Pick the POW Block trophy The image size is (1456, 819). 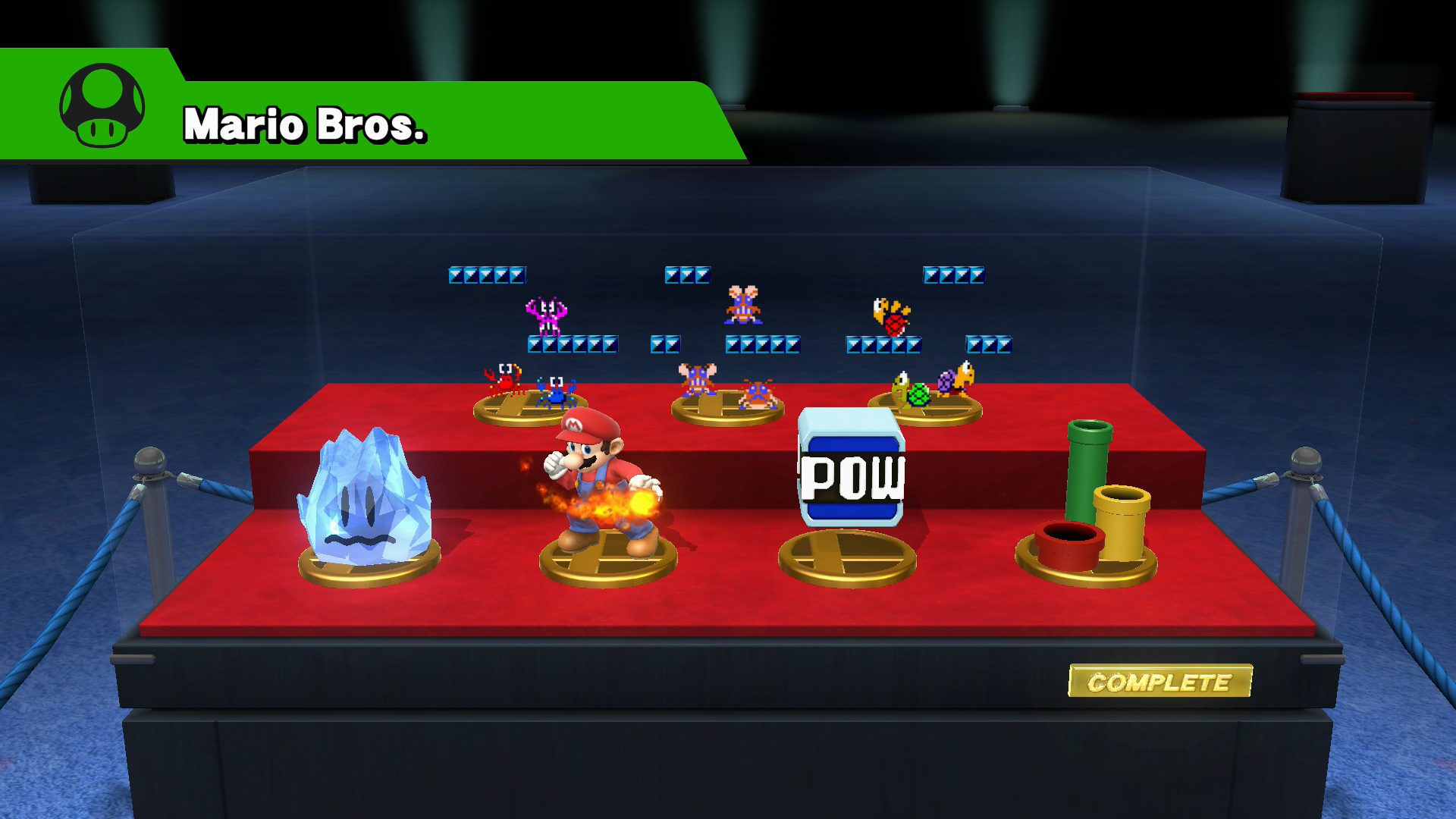(851, 470)
